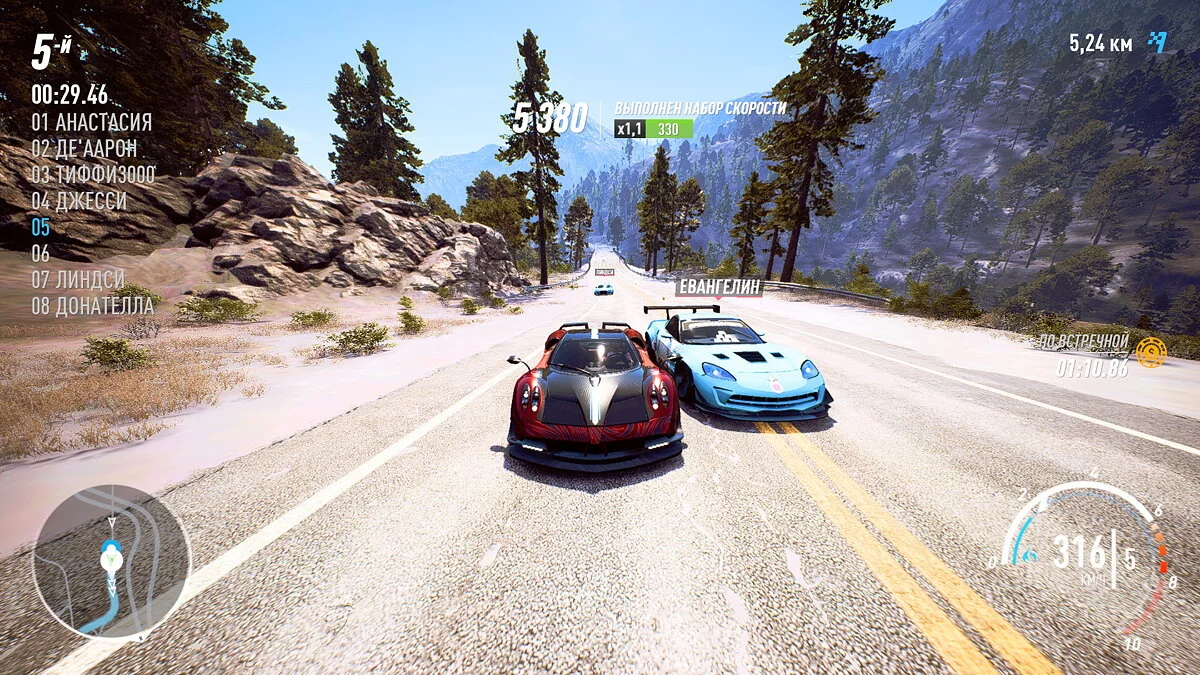This screenshot has height=675, width=1200.
Task: Select Донателла in the last place row
Action: tap(92, 305)
